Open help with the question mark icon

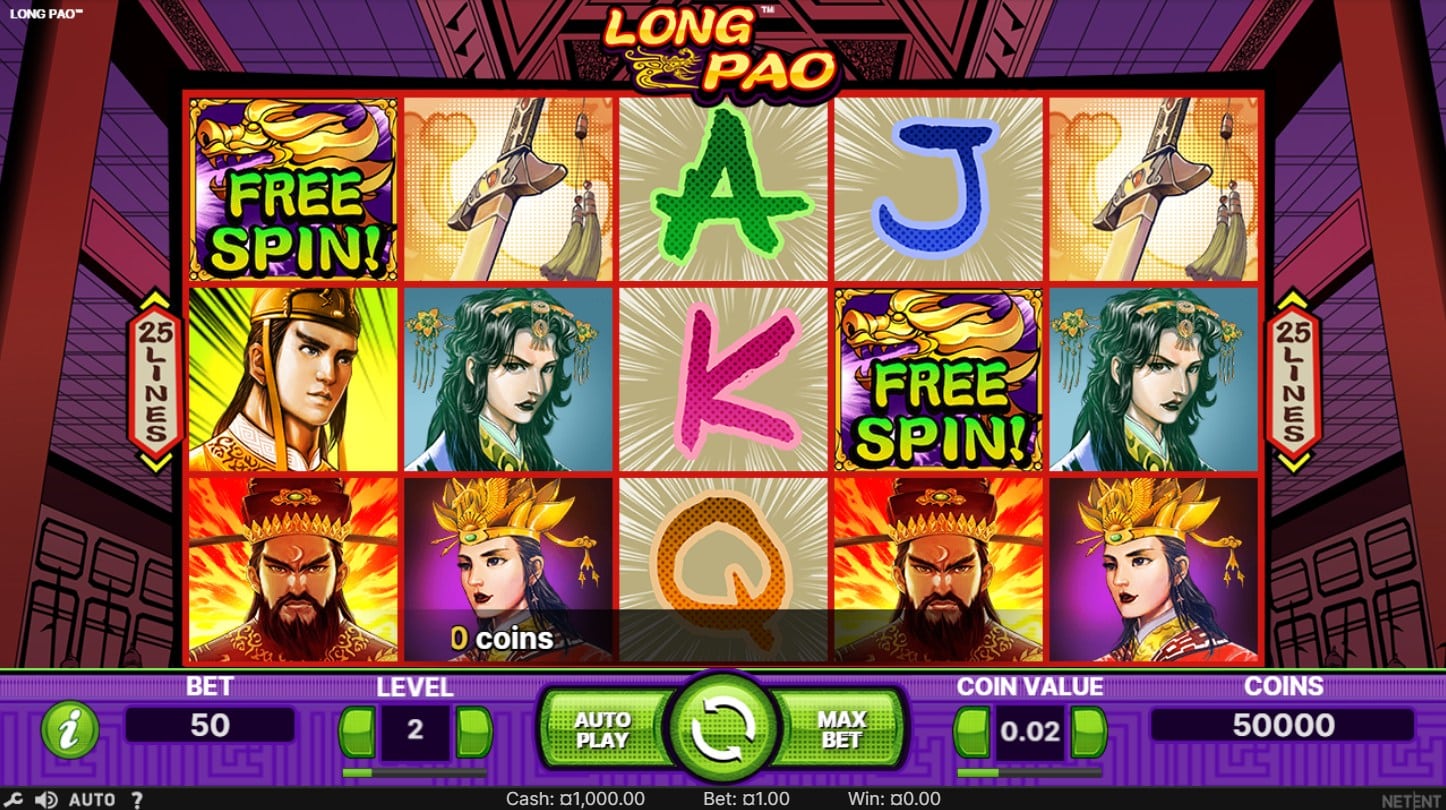coord(137,800)
